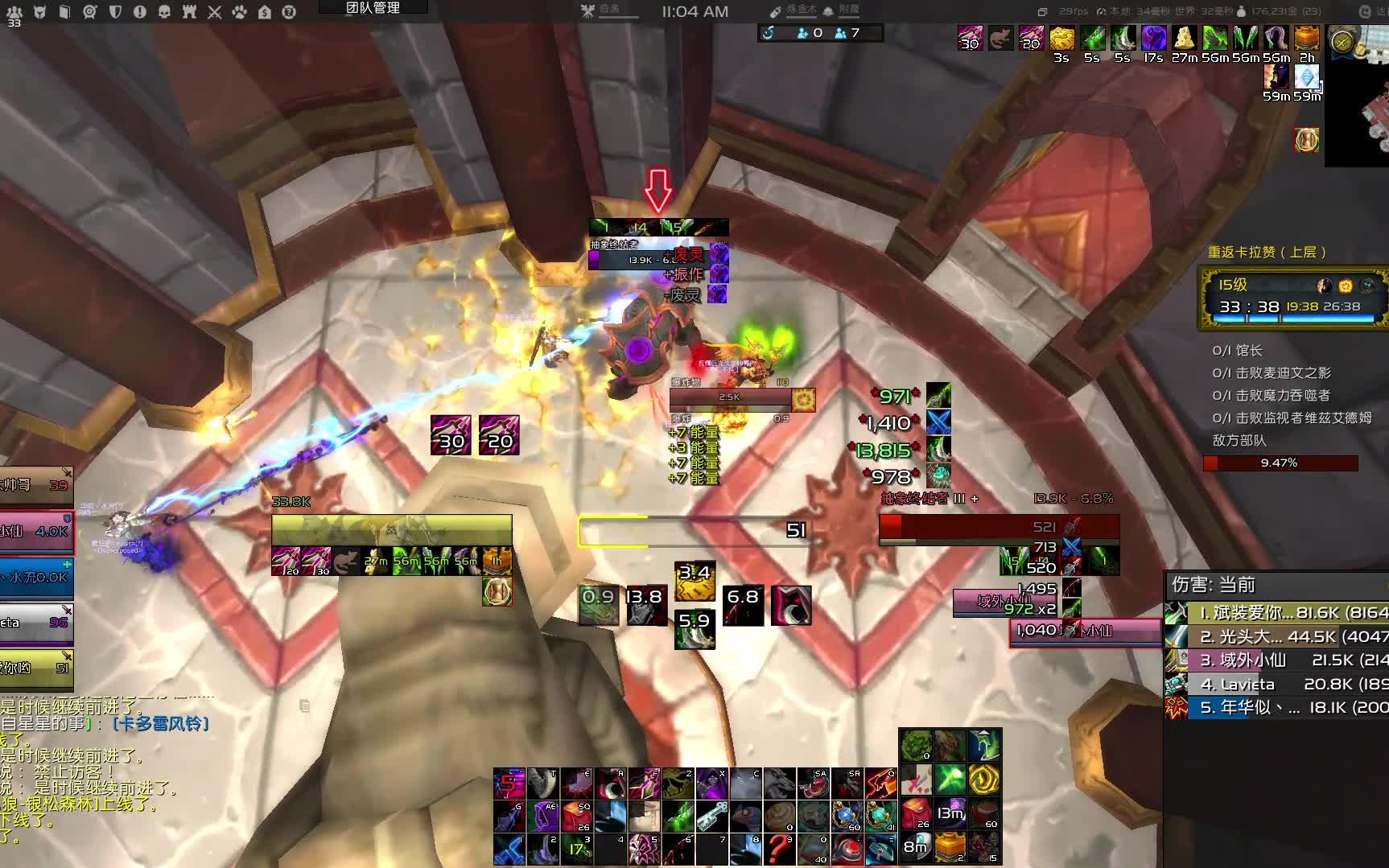This screenshot has width=1389, height=868.
Task: Open the paw print pets menu icon
Action: coord(240,12)
